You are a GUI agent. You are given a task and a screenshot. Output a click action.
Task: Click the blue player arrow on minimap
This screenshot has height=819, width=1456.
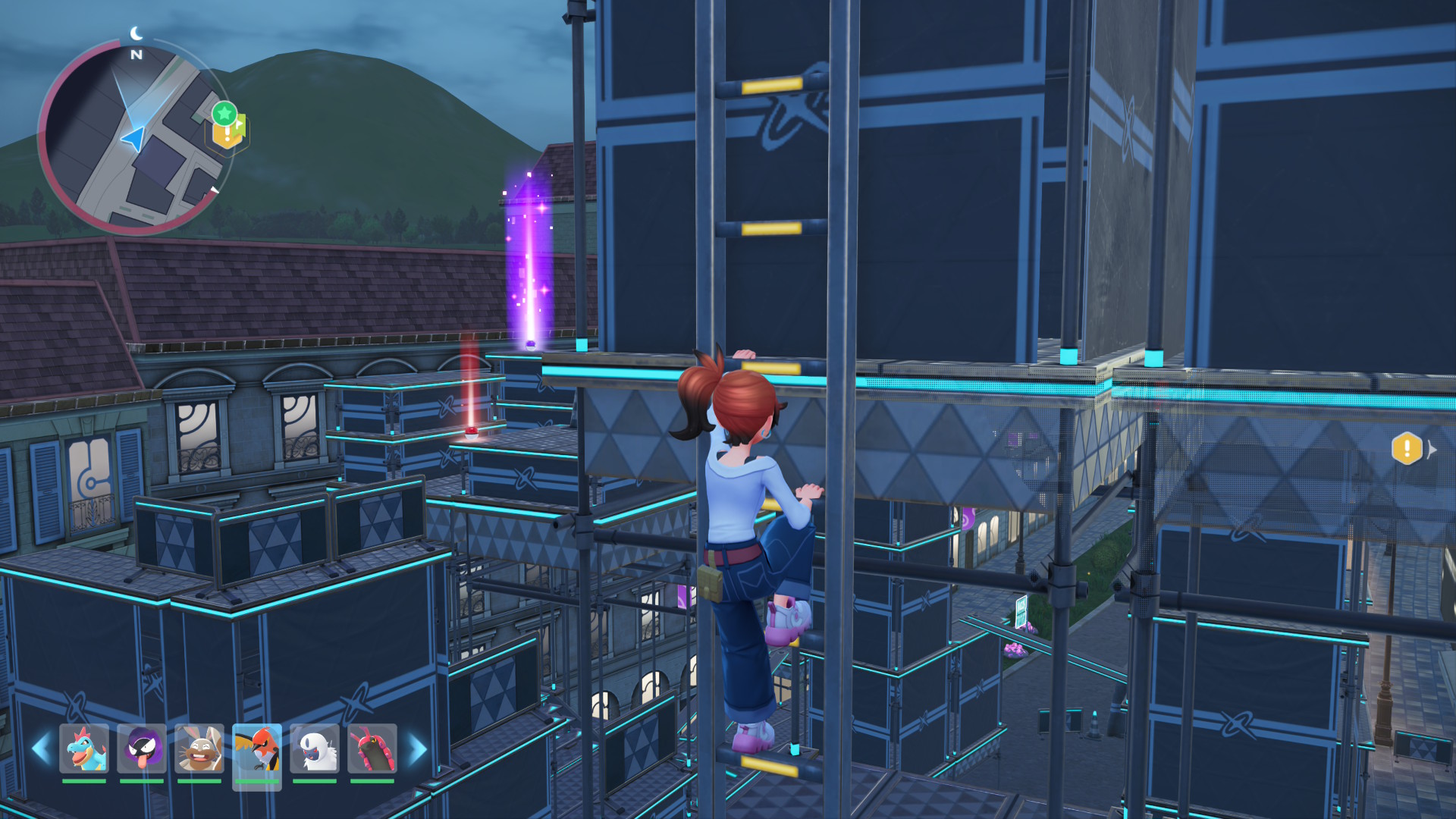click(133, 139)
